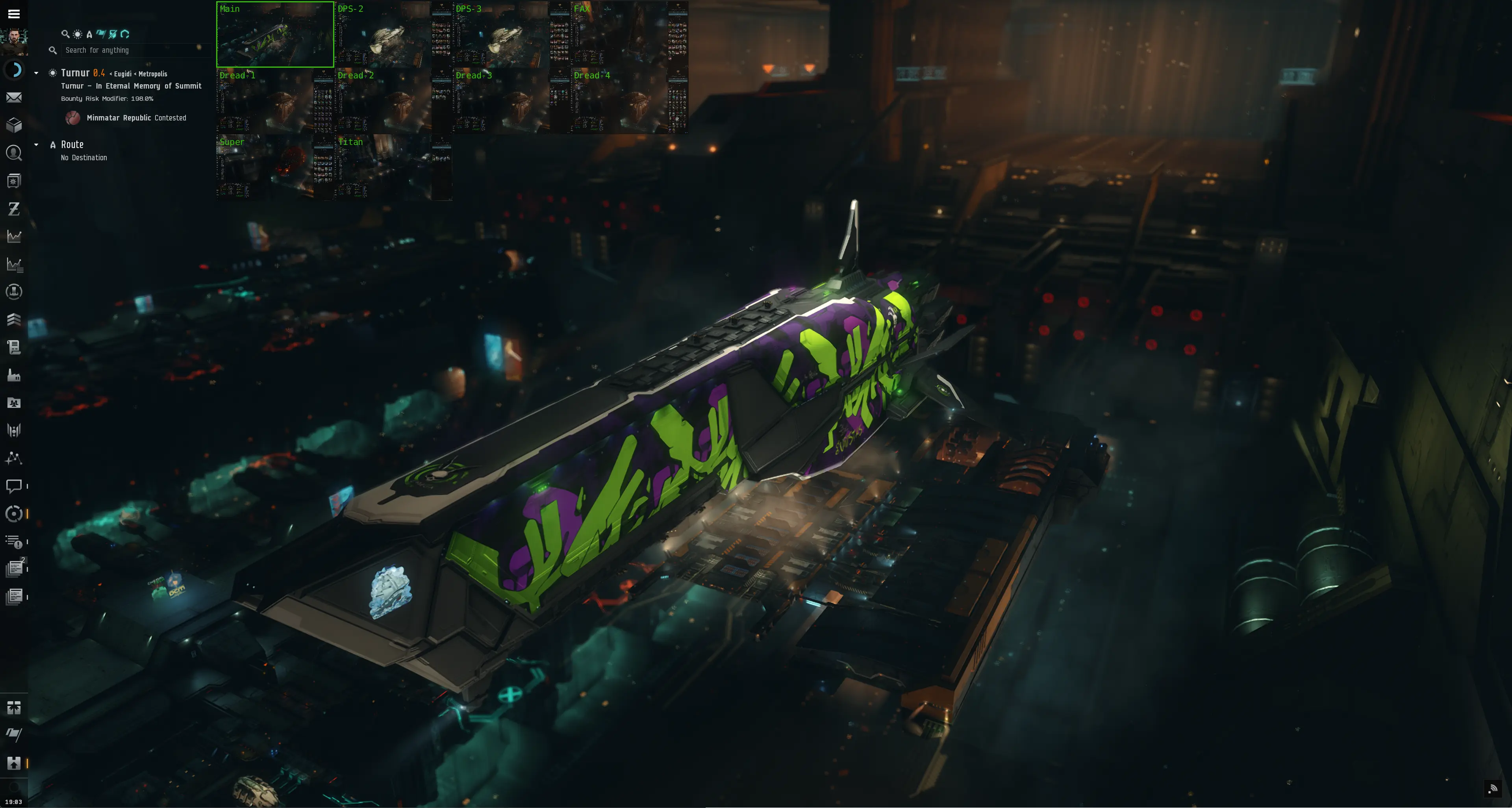Open The Agency compass icon
This screenshot has width=1512, height=808.
click(15, 514)
